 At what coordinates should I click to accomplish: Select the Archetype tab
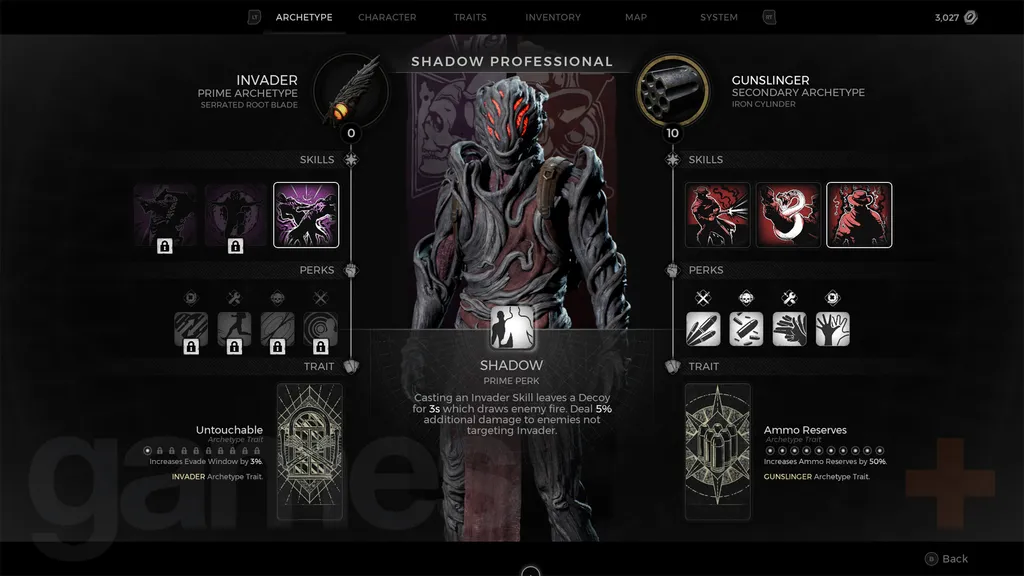pos(304,17)
